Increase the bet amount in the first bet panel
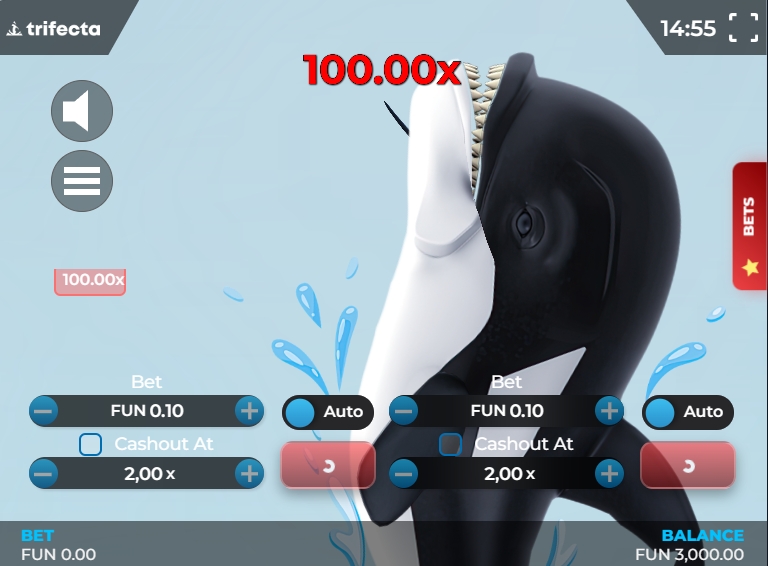 click(x=249, y=410)
